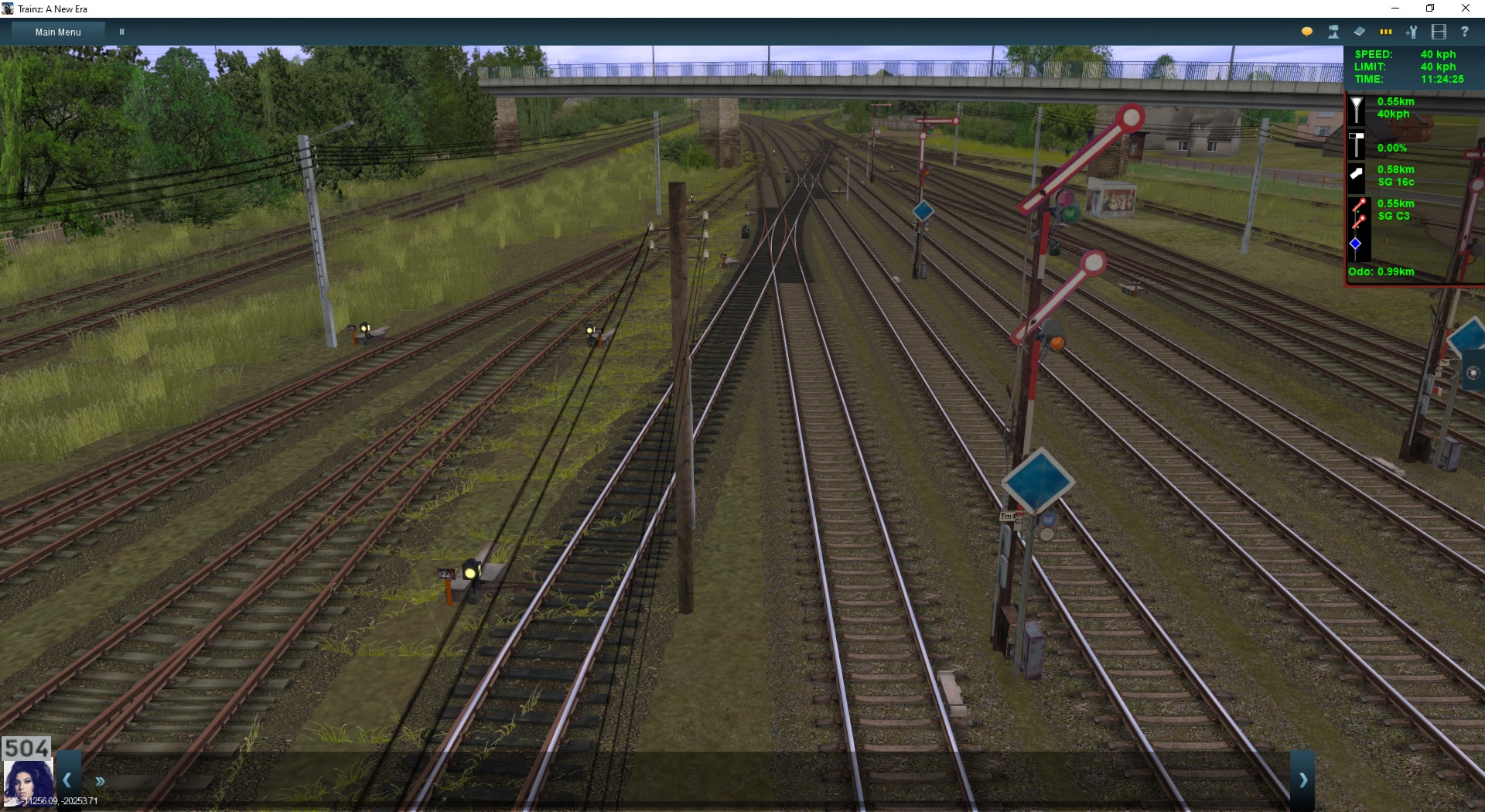Click the camera view mode icon

1333,32
